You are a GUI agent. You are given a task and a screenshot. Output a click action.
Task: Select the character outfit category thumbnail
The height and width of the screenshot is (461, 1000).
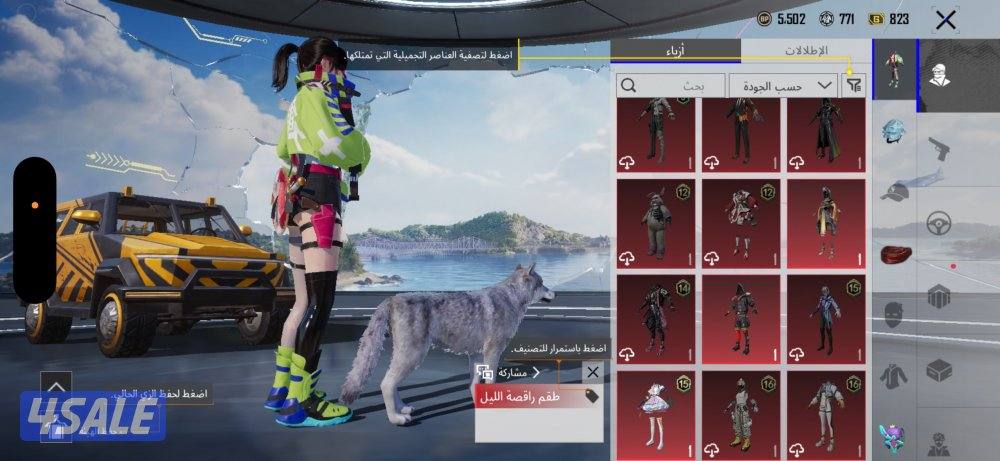pyautogui.click(x=894, y=72)
